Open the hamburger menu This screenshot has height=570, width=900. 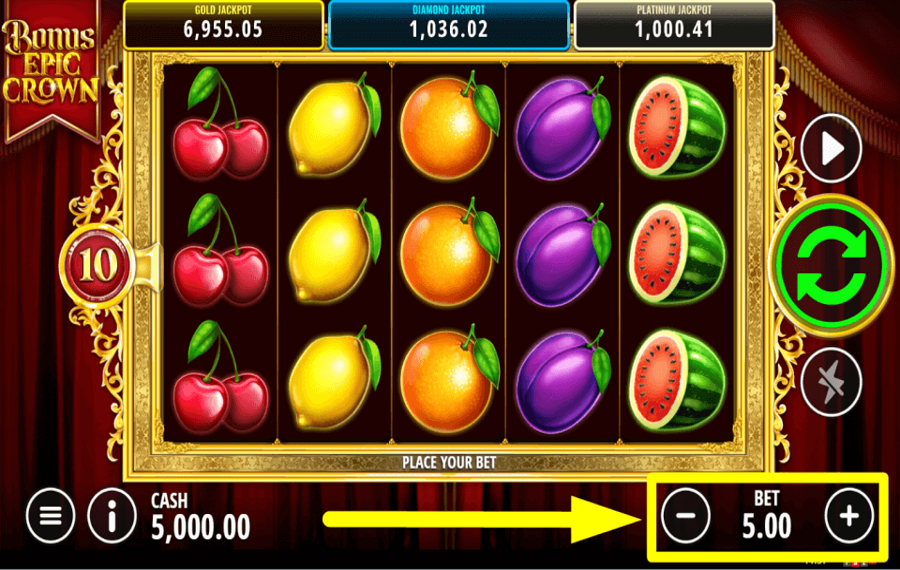coord(51,516)
